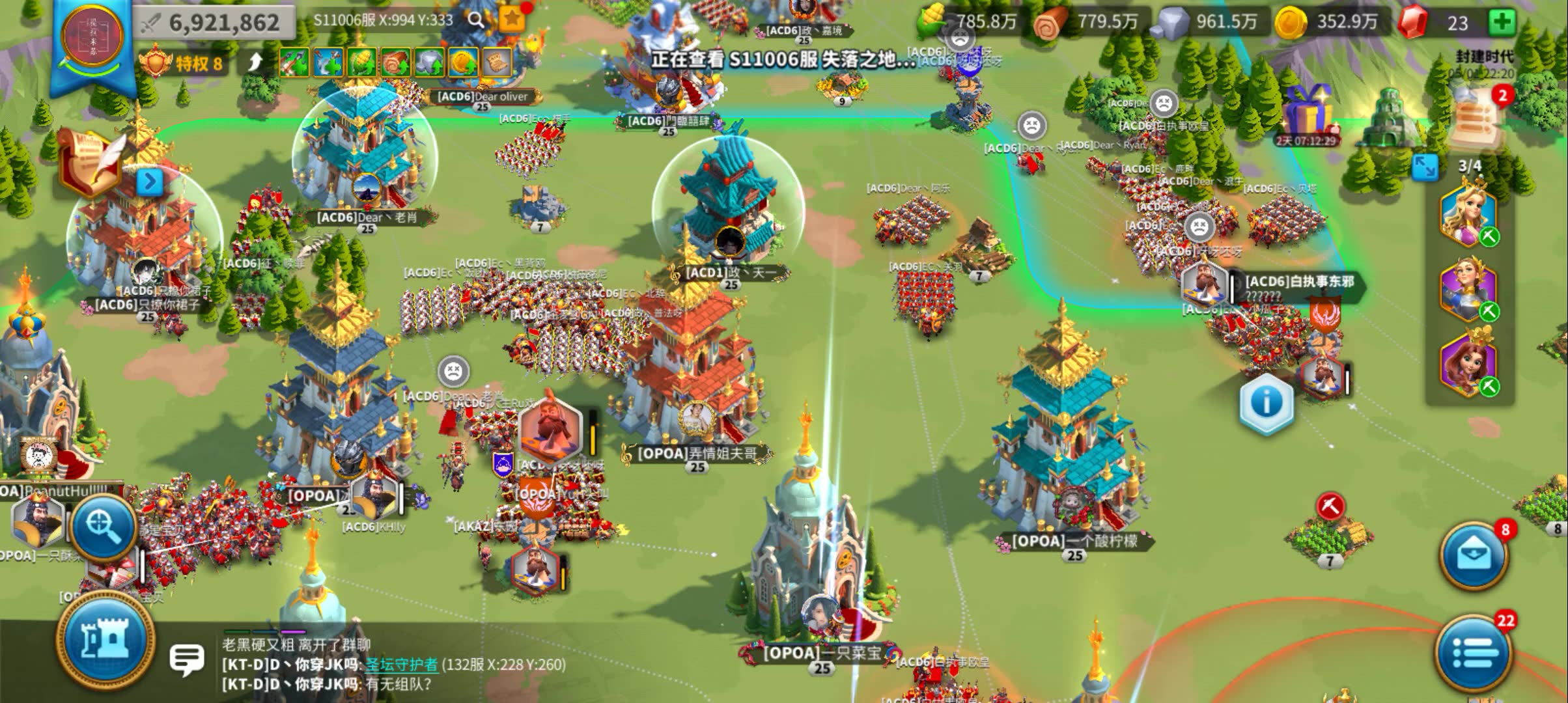This screenshot has width=1568, height=703.
Task: Open the star bookmarks button
Action: click(512, 20)
